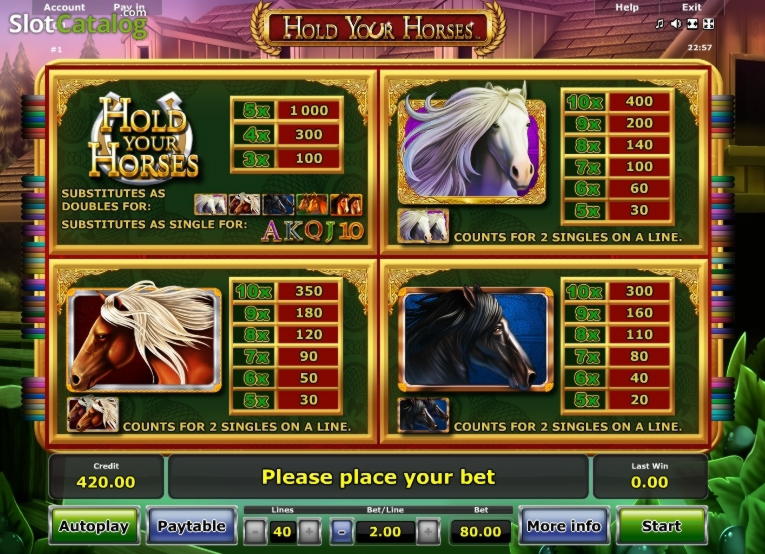Close the Paytable view
765x554 pixels.
(x=192, y=526)
